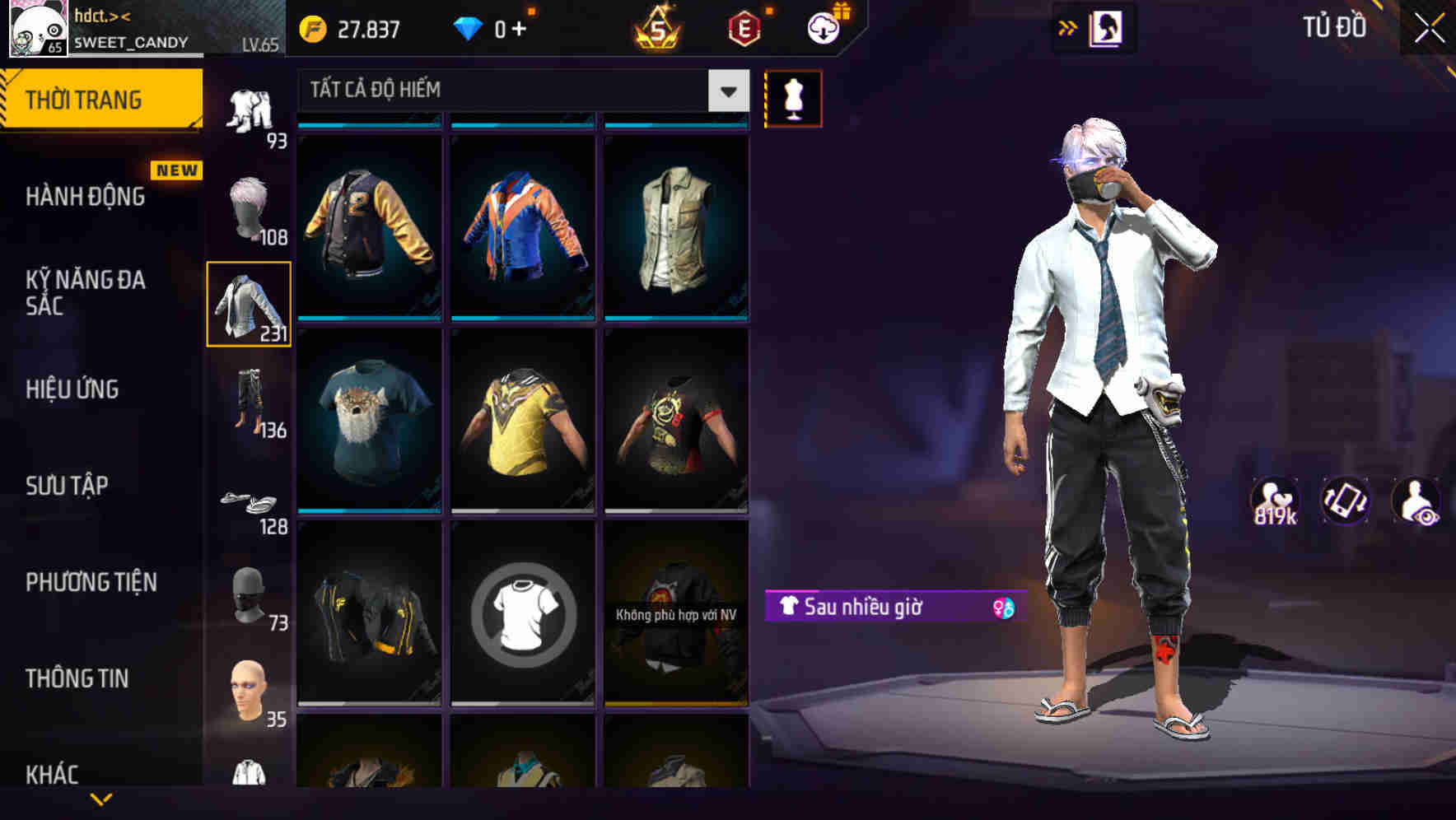Expand the double-arrow chevron near top right
1456x820 pixels.
coord(1068,27)
